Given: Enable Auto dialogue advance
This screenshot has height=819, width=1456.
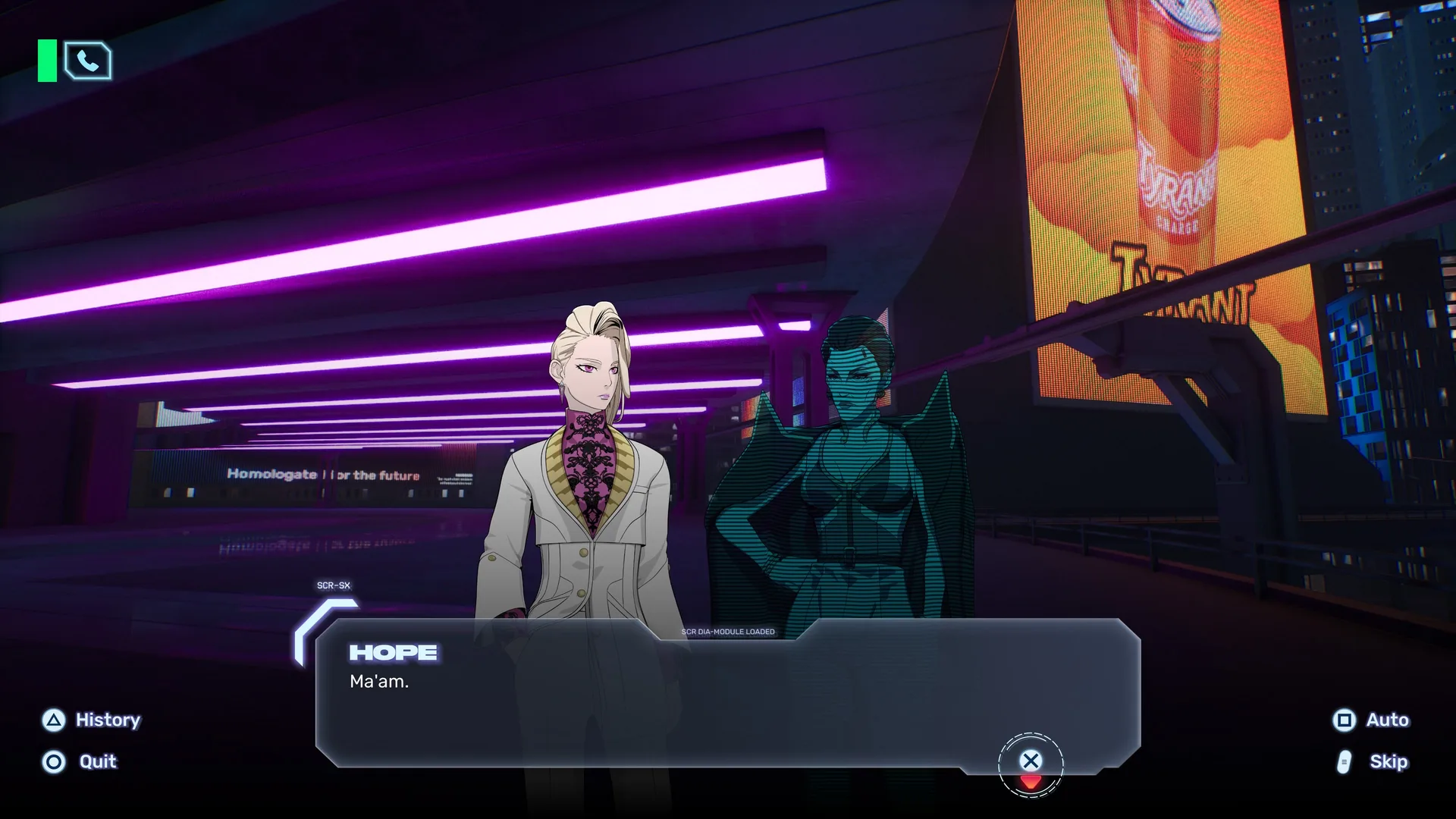Looking at the screenshot, I should (x=1371, y=720).
